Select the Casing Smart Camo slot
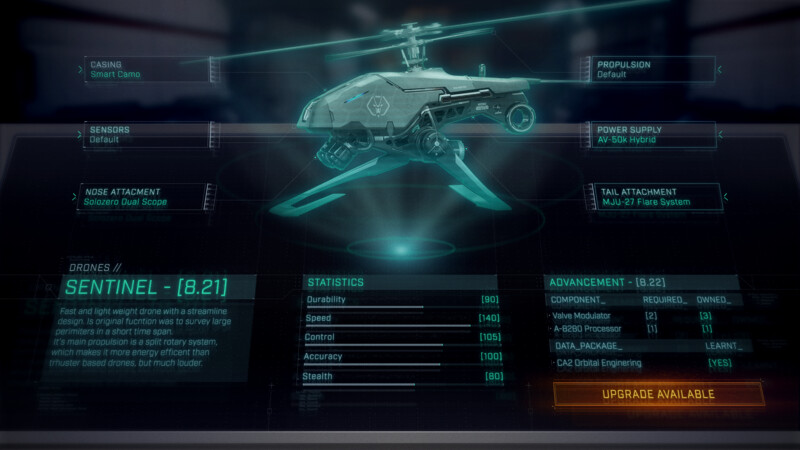 pyautogui.click(x=146, y=69)
